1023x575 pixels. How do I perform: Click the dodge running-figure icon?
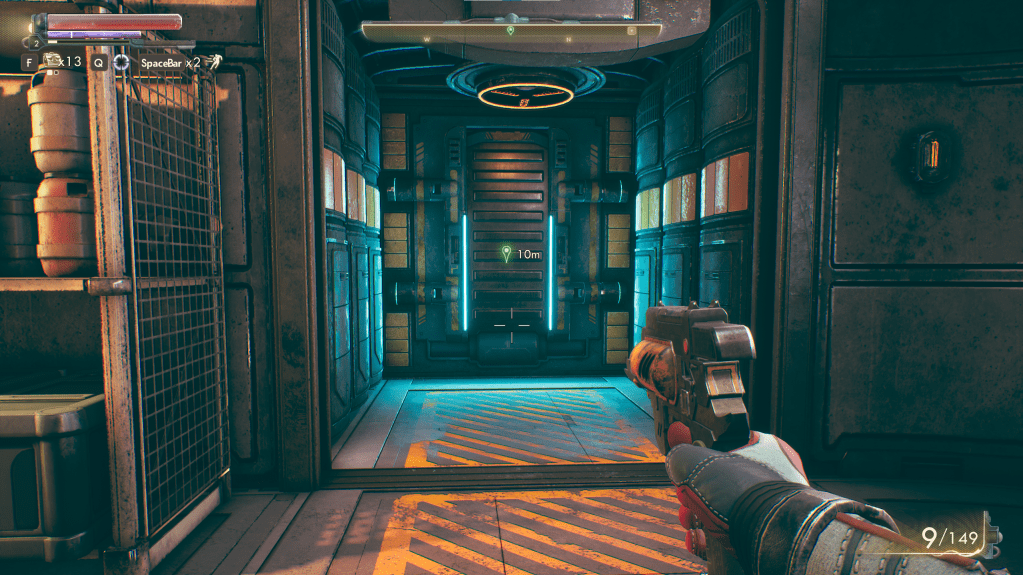click(214, 62)
